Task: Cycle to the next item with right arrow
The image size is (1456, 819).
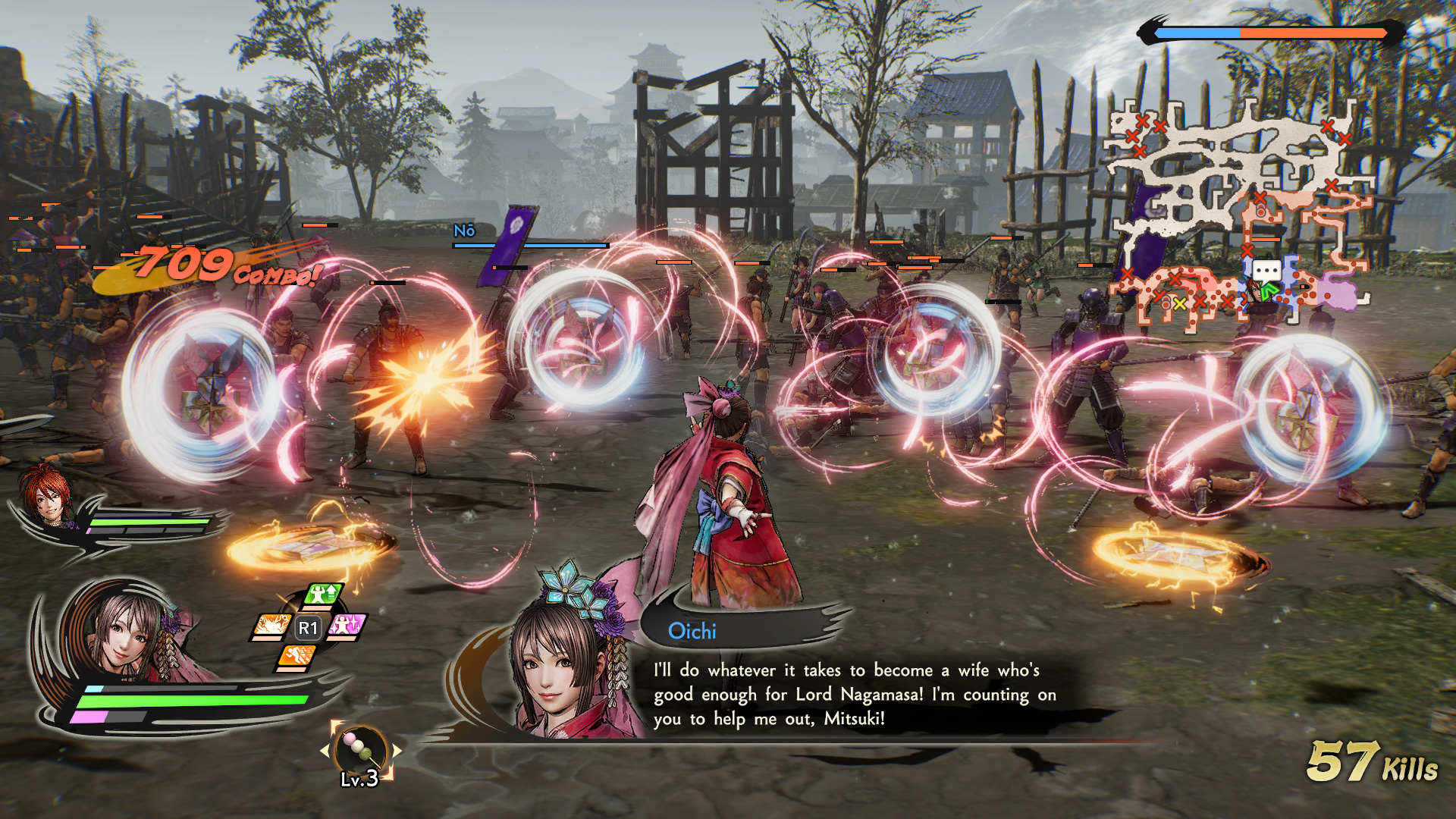Action: 396,751
